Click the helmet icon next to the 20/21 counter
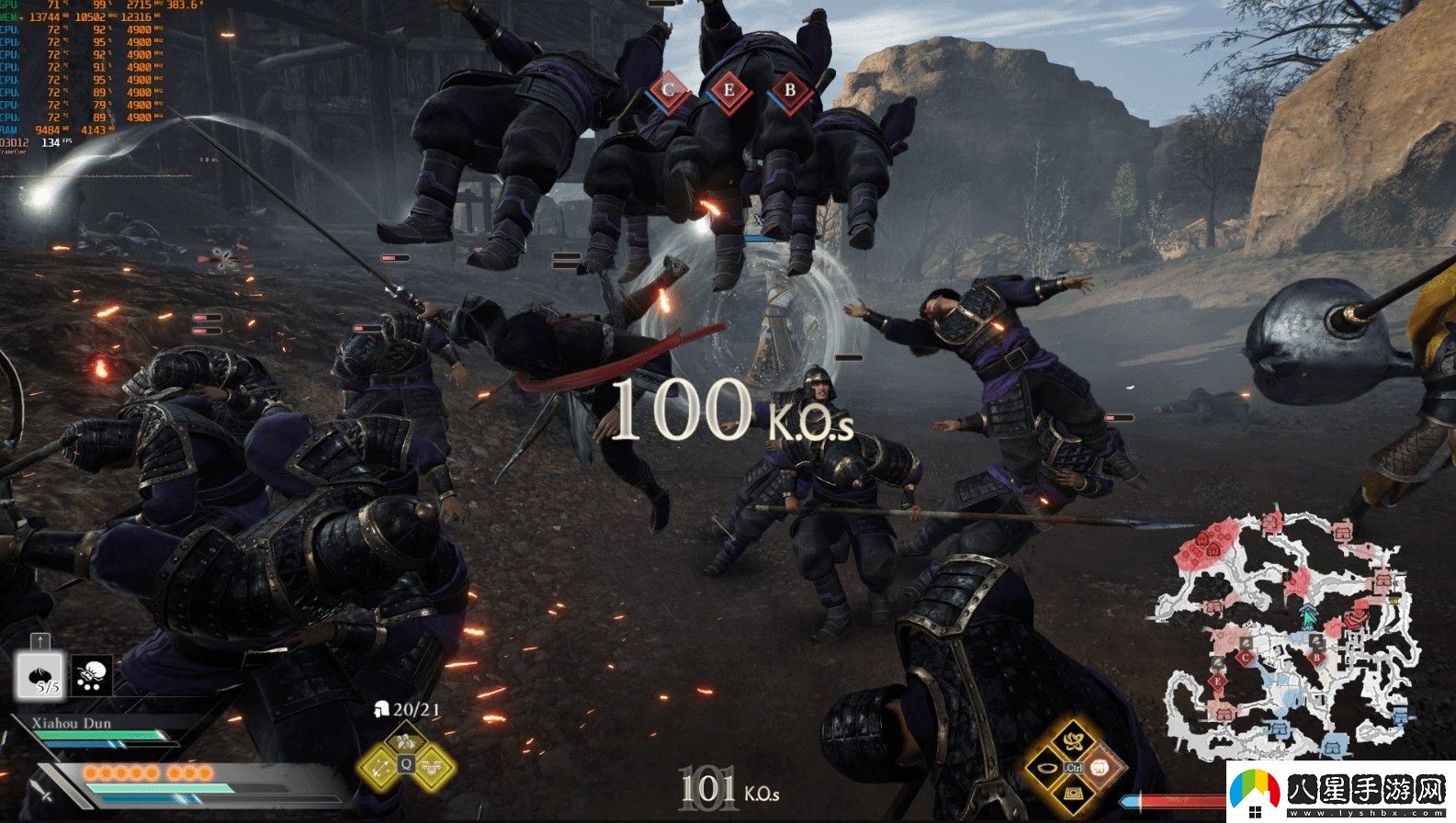1456x823 pixels. tap(381, 710)
